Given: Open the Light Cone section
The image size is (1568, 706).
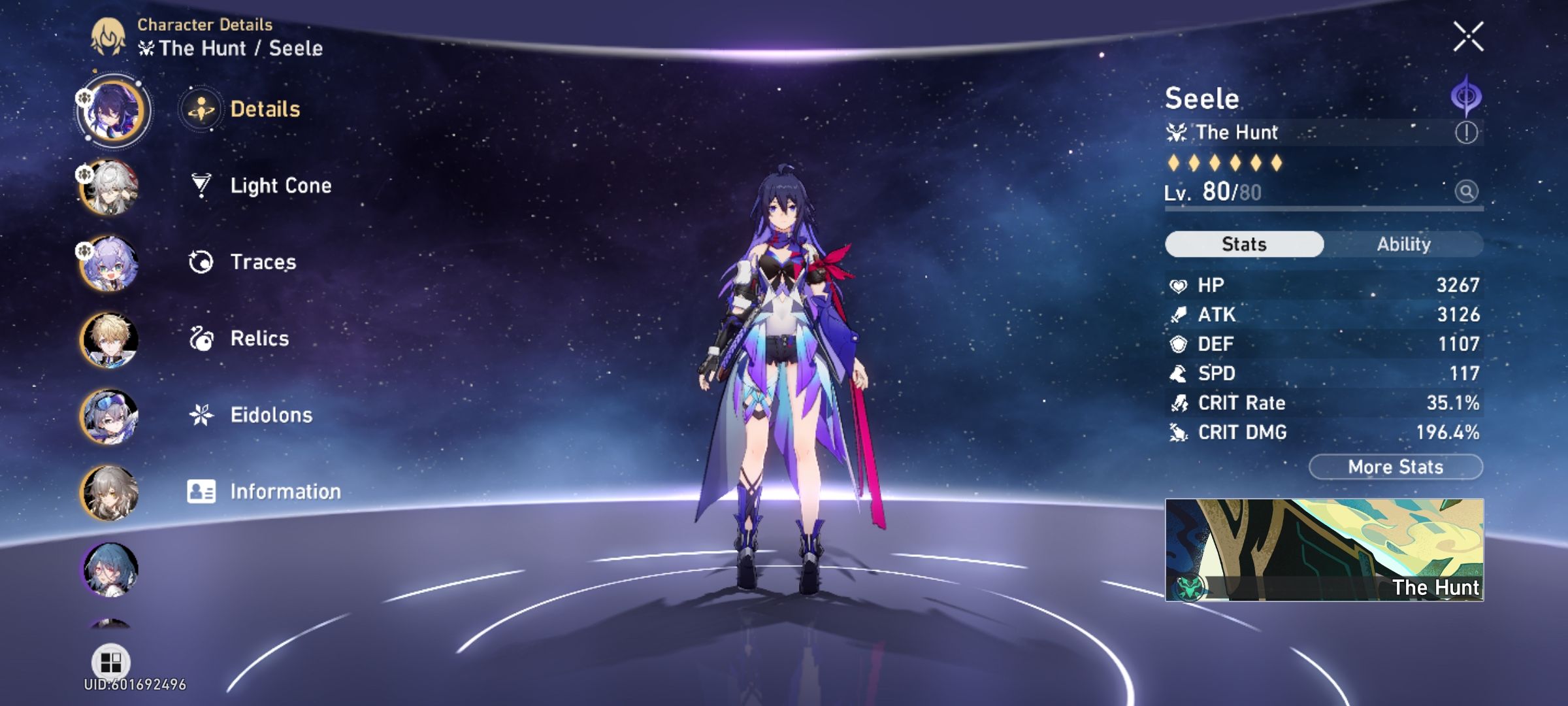Looking at the screenshot, I should tap(280, 186).
